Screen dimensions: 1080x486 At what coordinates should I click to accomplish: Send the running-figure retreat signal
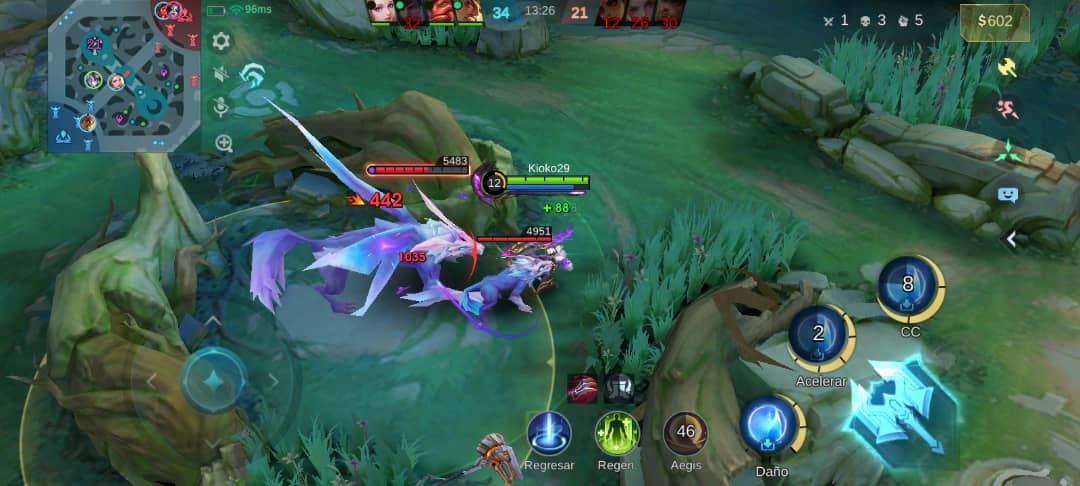[x=1008, y=109]
